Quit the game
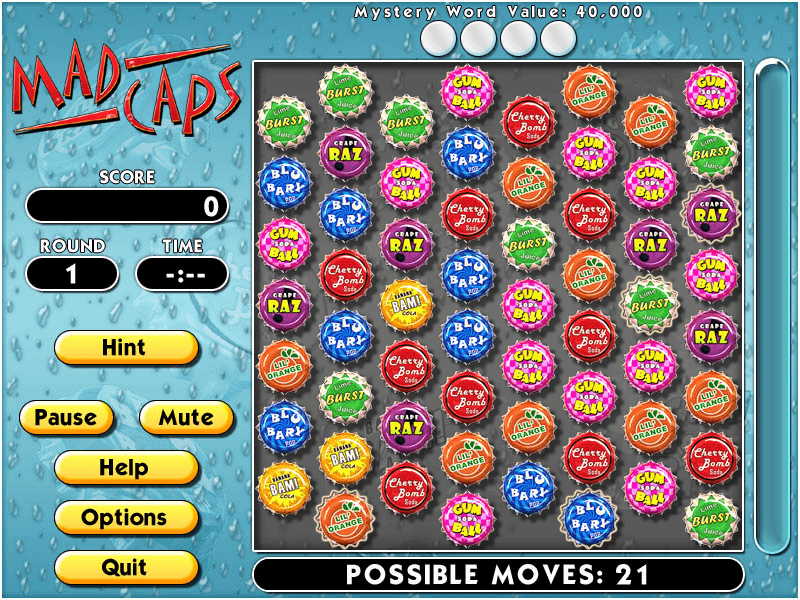The height and width of the screenshot is (600, 800). click(125, 567)
